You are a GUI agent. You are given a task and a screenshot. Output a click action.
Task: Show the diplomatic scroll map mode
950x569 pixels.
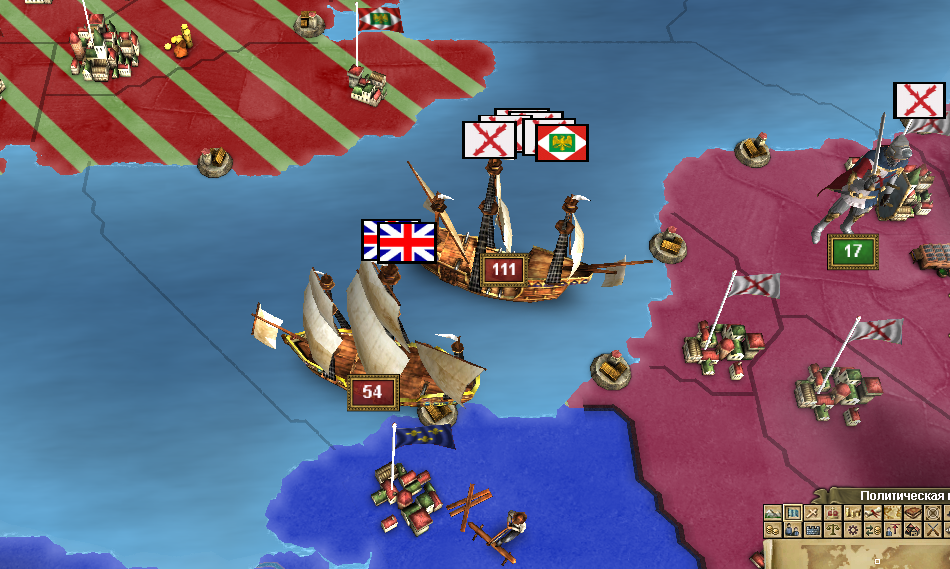click(x=873, y=513)
